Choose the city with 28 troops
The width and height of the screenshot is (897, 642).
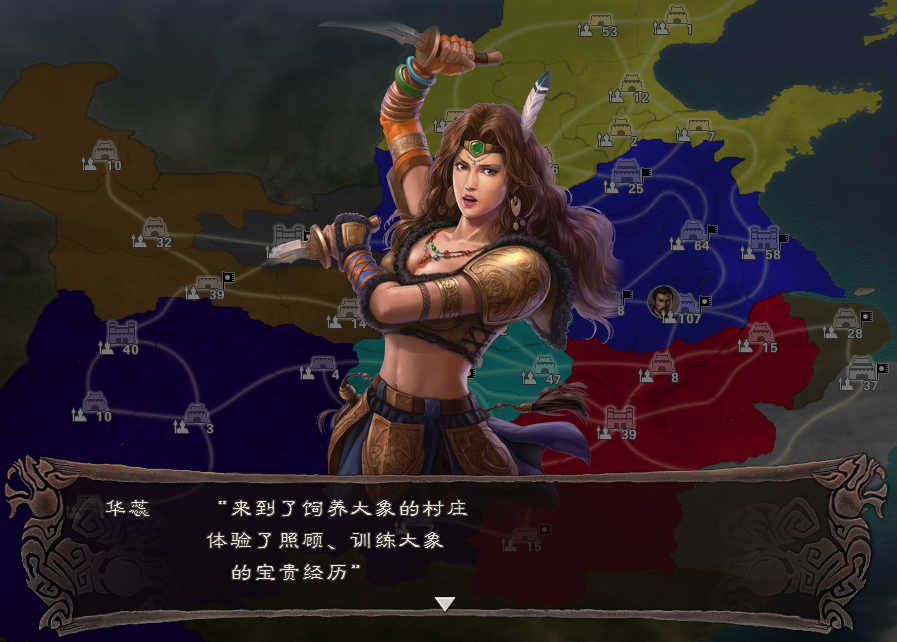(846, 320)
